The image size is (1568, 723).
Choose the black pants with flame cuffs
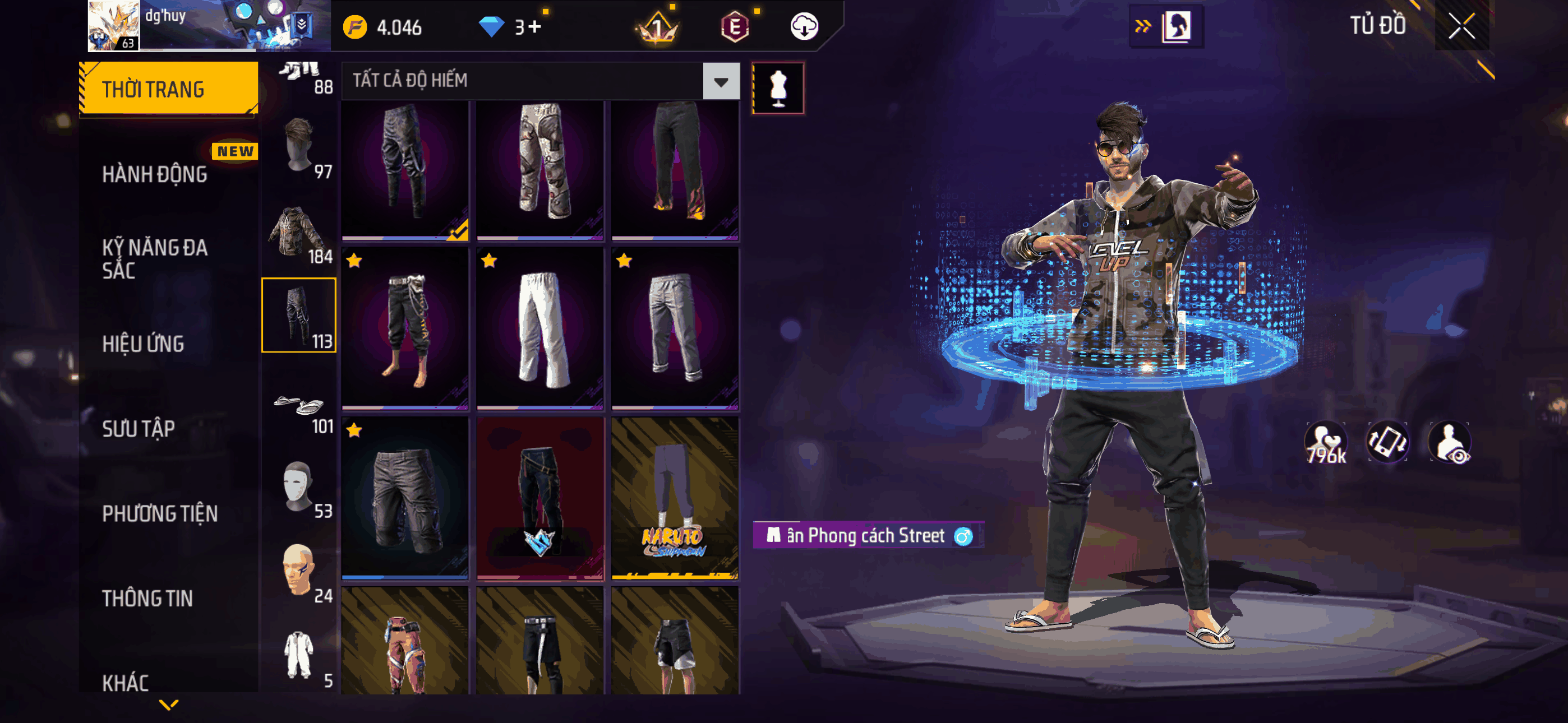(x=675, y=169)
